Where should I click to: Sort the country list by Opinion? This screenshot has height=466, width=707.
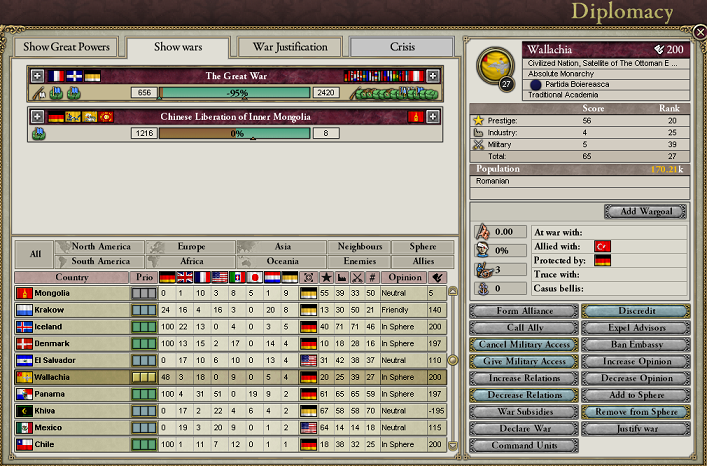pyautogui.click(x=403, y=277)
